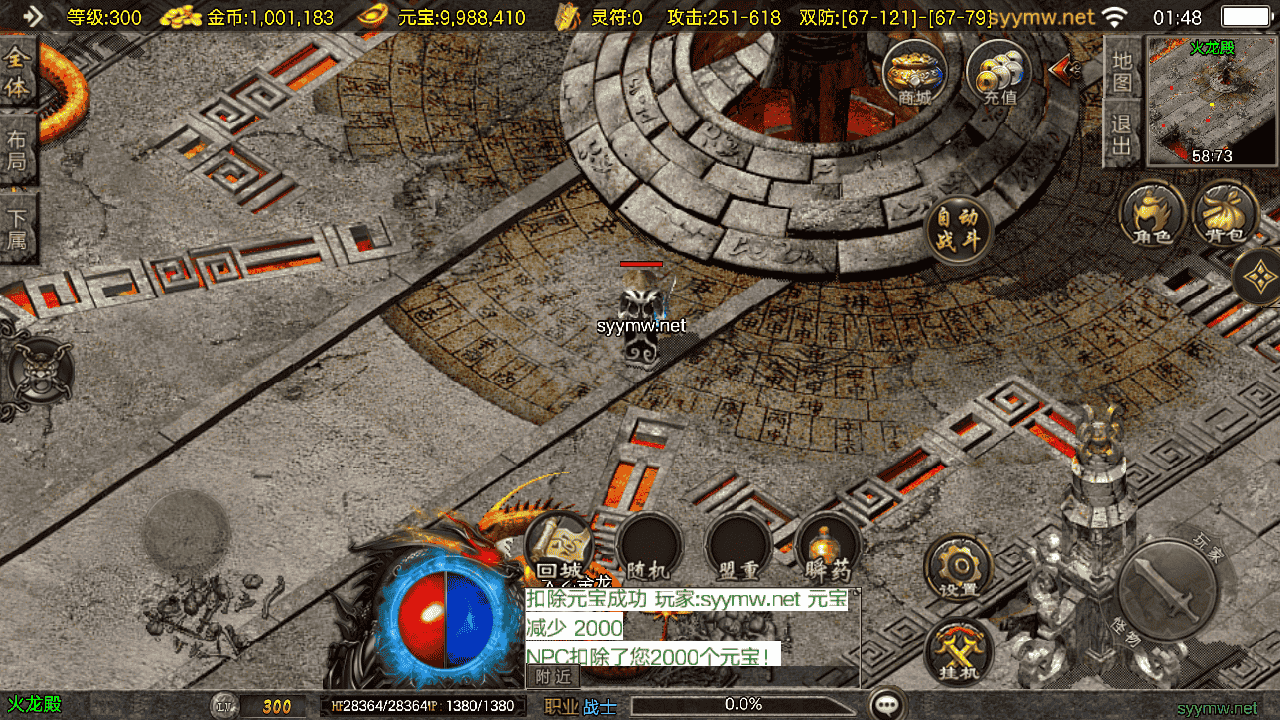Open 设置 settings gear
Viewport: 1280px width, 720px height.
pos(958,568)
